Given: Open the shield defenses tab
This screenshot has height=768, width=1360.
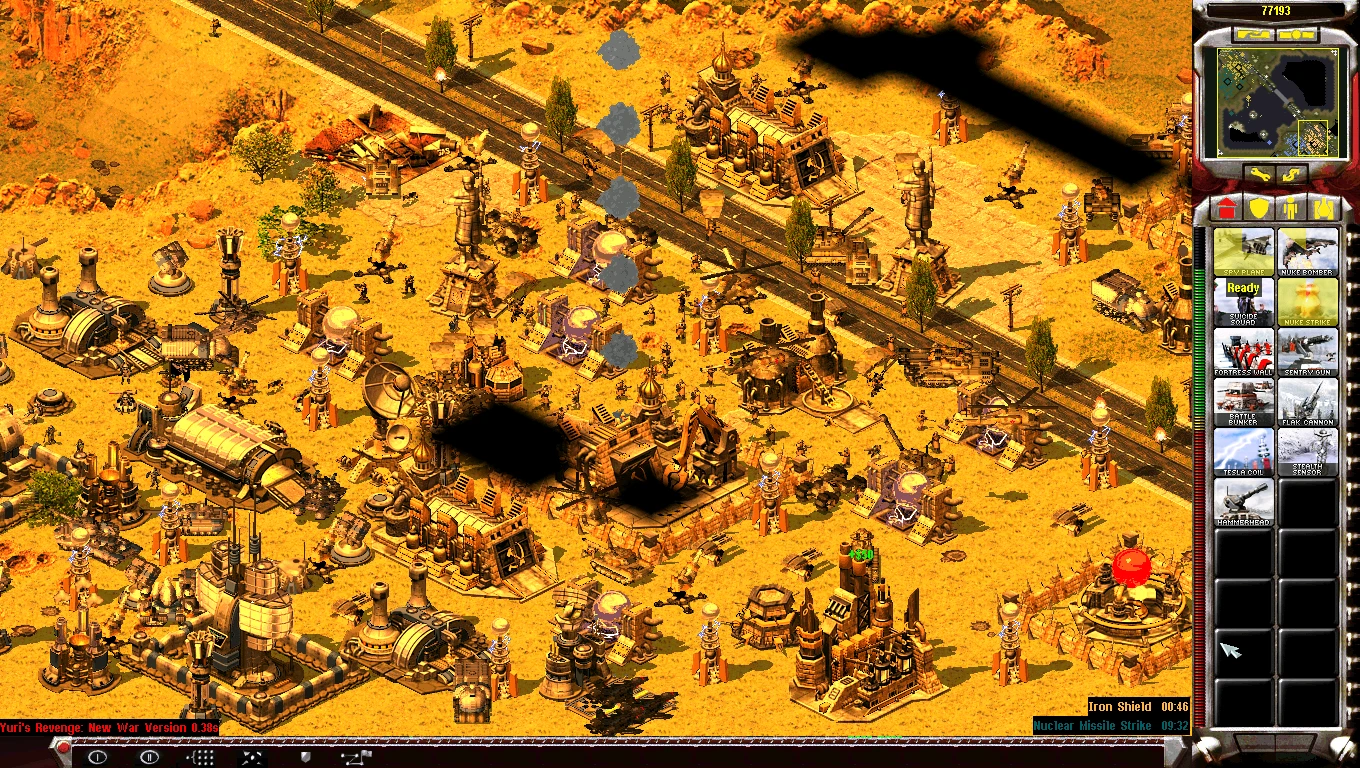Looking at the screenshot, I should [x=1258, y=208].
